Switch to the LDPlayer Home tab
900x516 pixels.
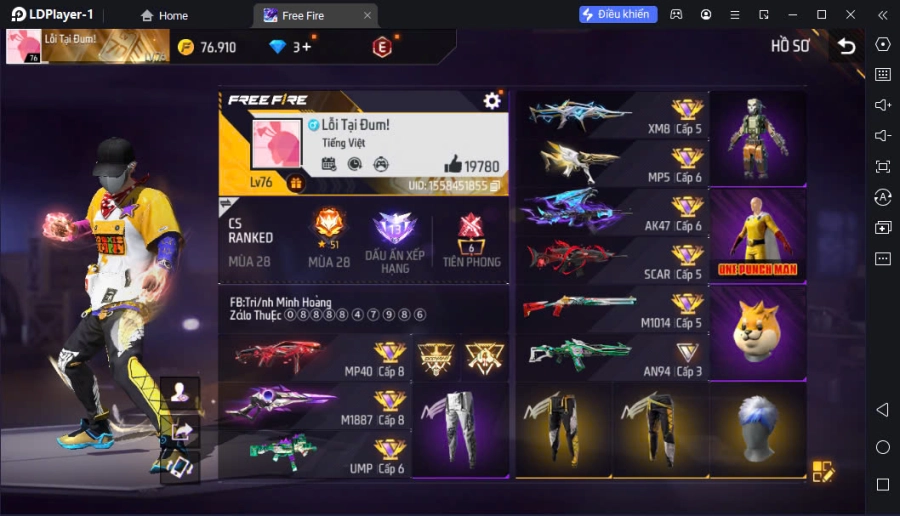tap(164, 15)
